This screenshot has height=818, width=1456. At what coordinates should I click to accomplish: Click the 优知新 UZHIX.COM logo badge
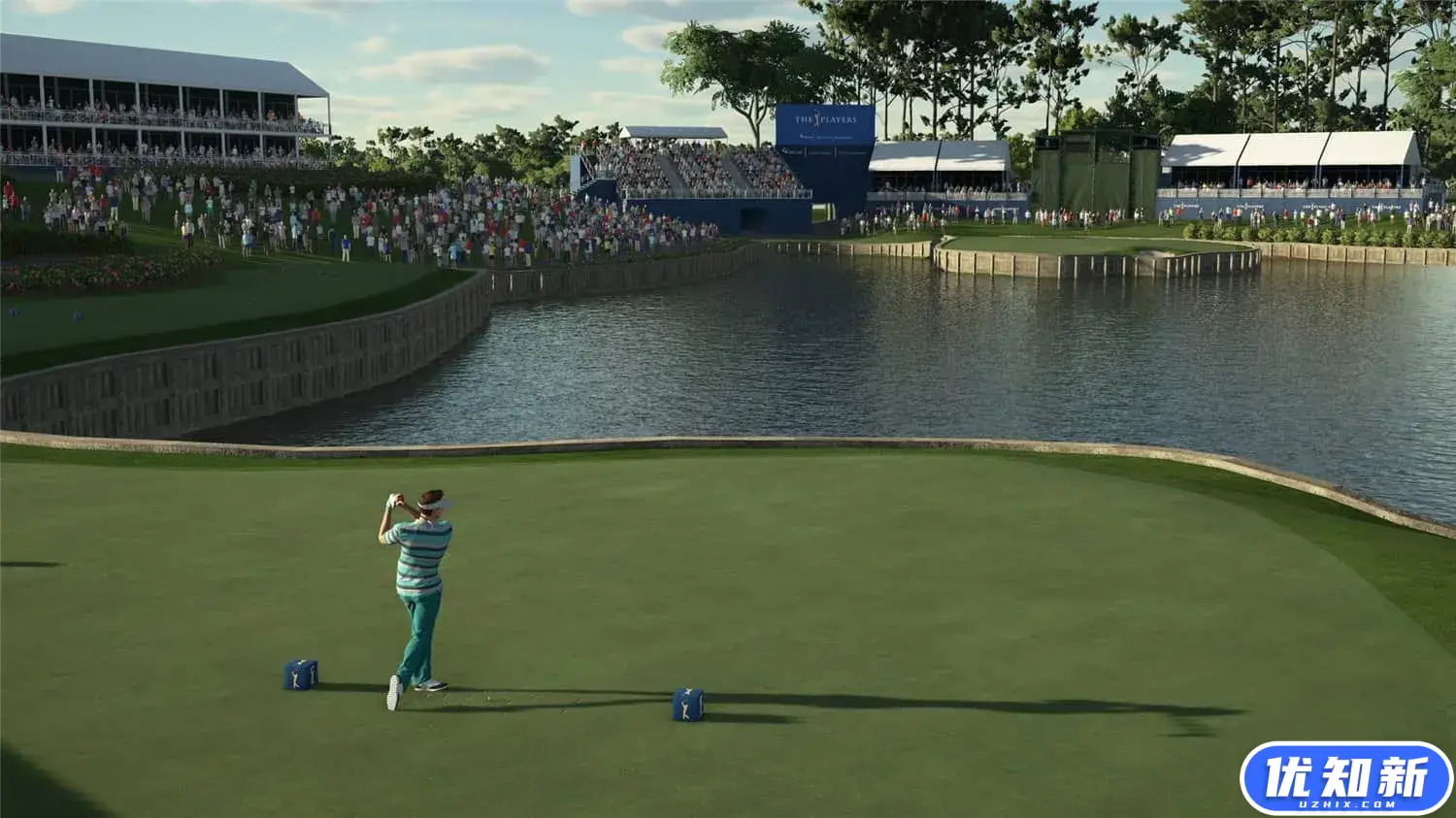[1345, 778]
